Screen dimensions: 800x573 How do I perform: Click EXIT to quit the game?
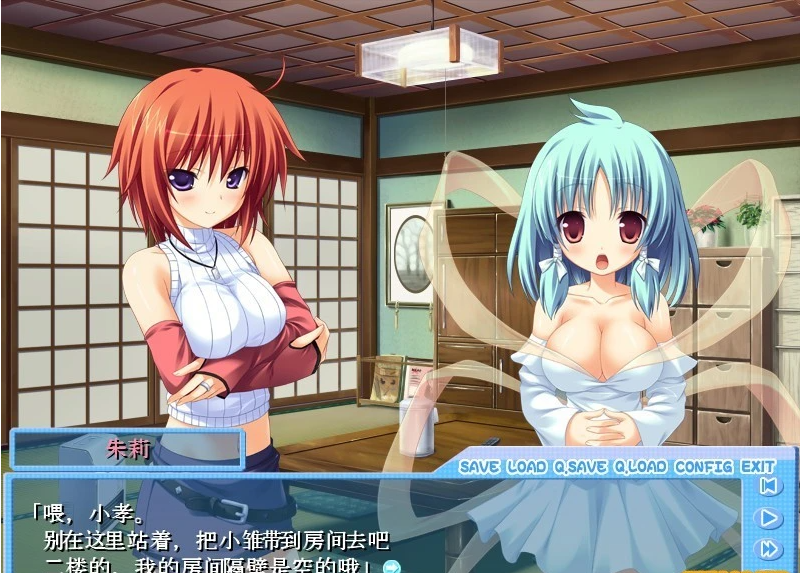point(758,467)
